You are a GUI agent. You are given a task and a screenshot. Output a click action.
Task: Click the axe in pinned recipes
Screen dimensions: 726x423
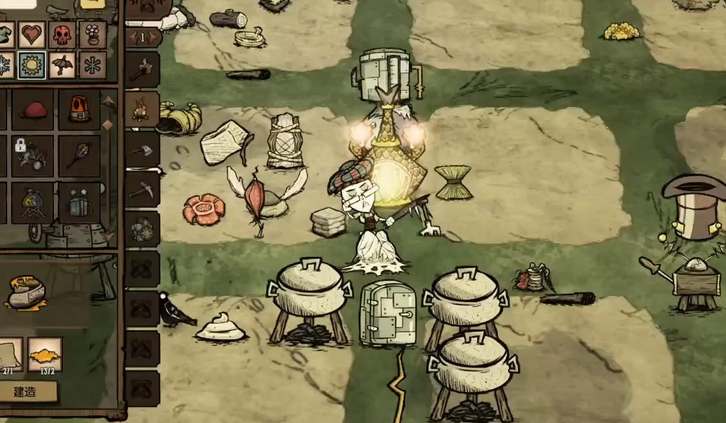[143, 68]
